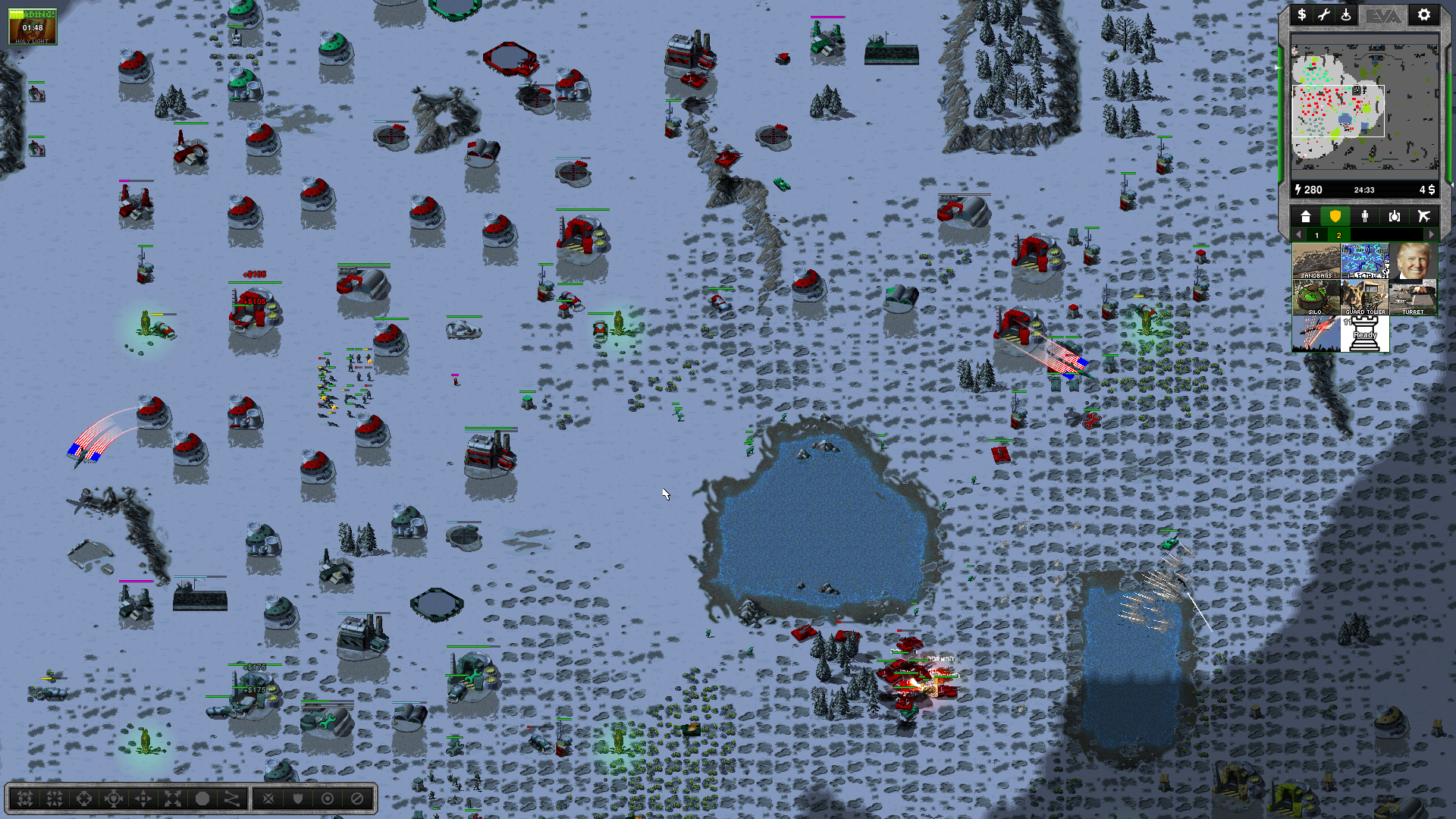Click the beacon placement button

[1346, 15]
